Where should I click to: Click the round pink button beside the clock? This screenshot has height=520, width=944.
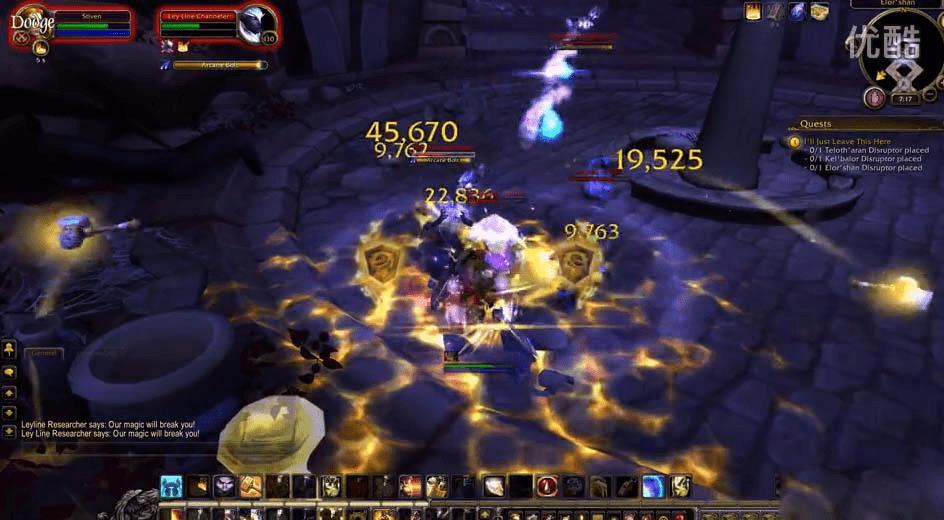pos(874,98)
